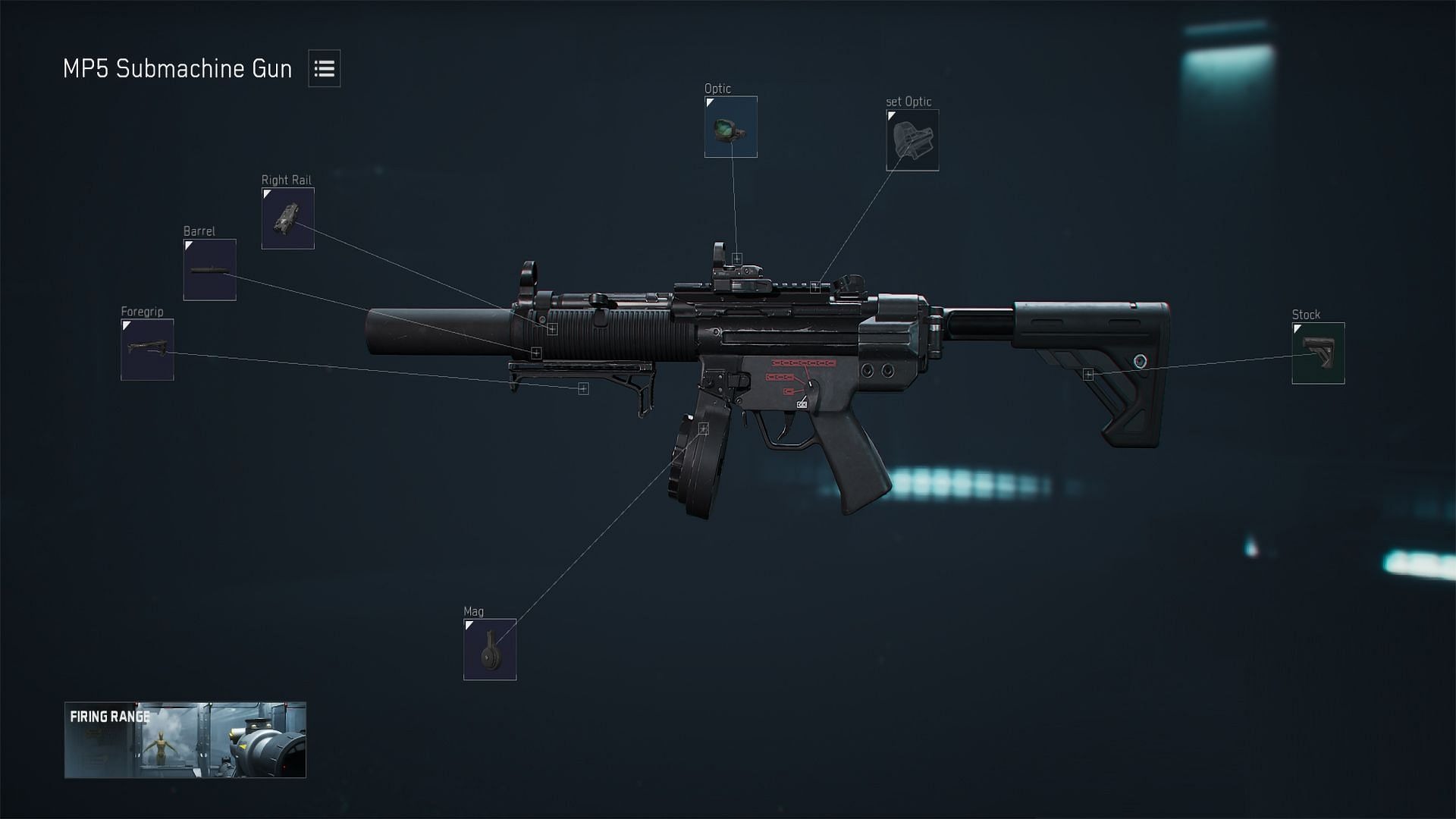Viewport: 1456px width, 819px height.
Task: Select the Optic attachment slot icon
Action: (x=730, y=127)
